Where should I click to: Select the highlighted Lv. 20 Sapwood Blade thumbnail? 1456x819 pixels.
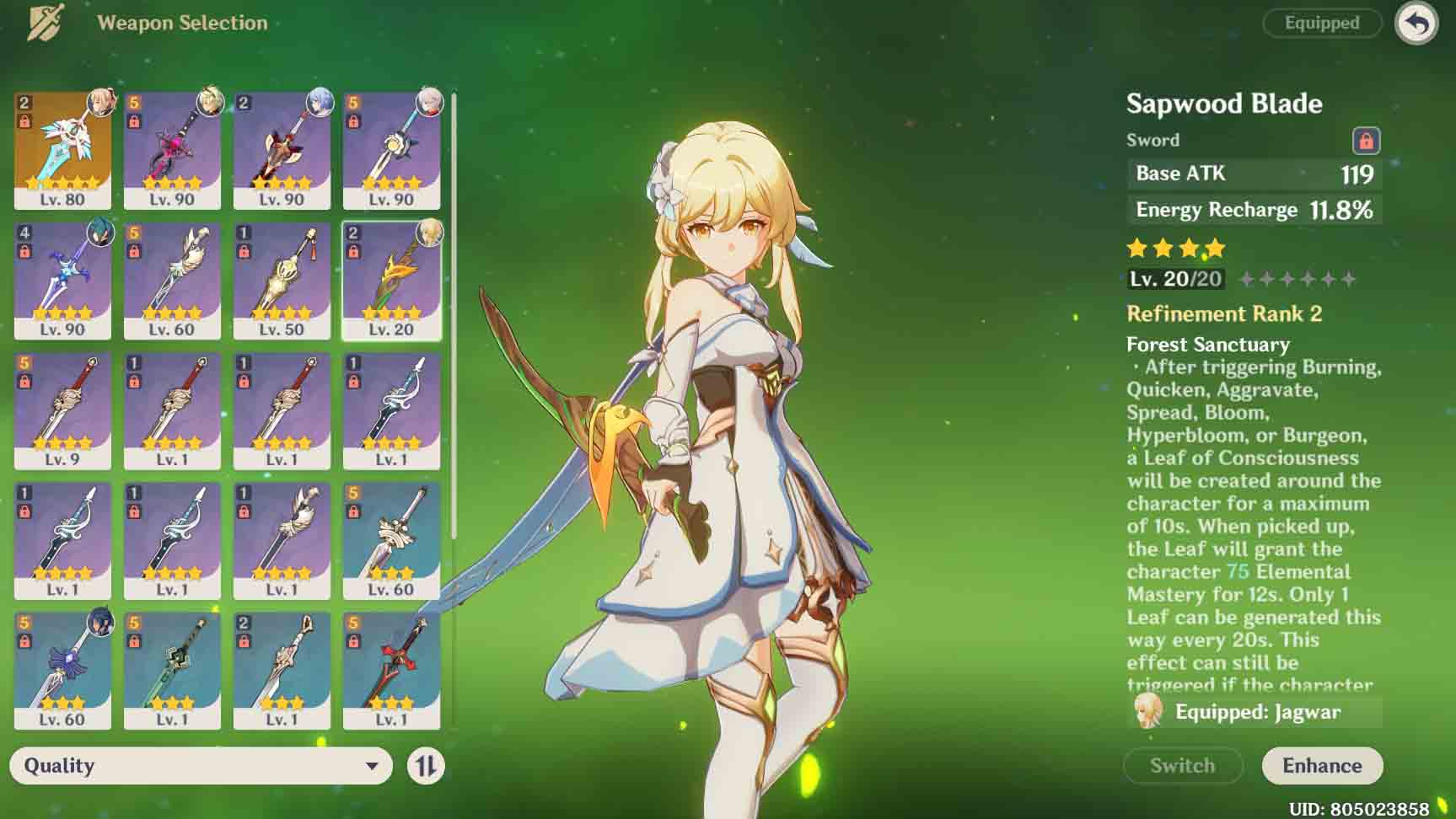coord(391,278)
